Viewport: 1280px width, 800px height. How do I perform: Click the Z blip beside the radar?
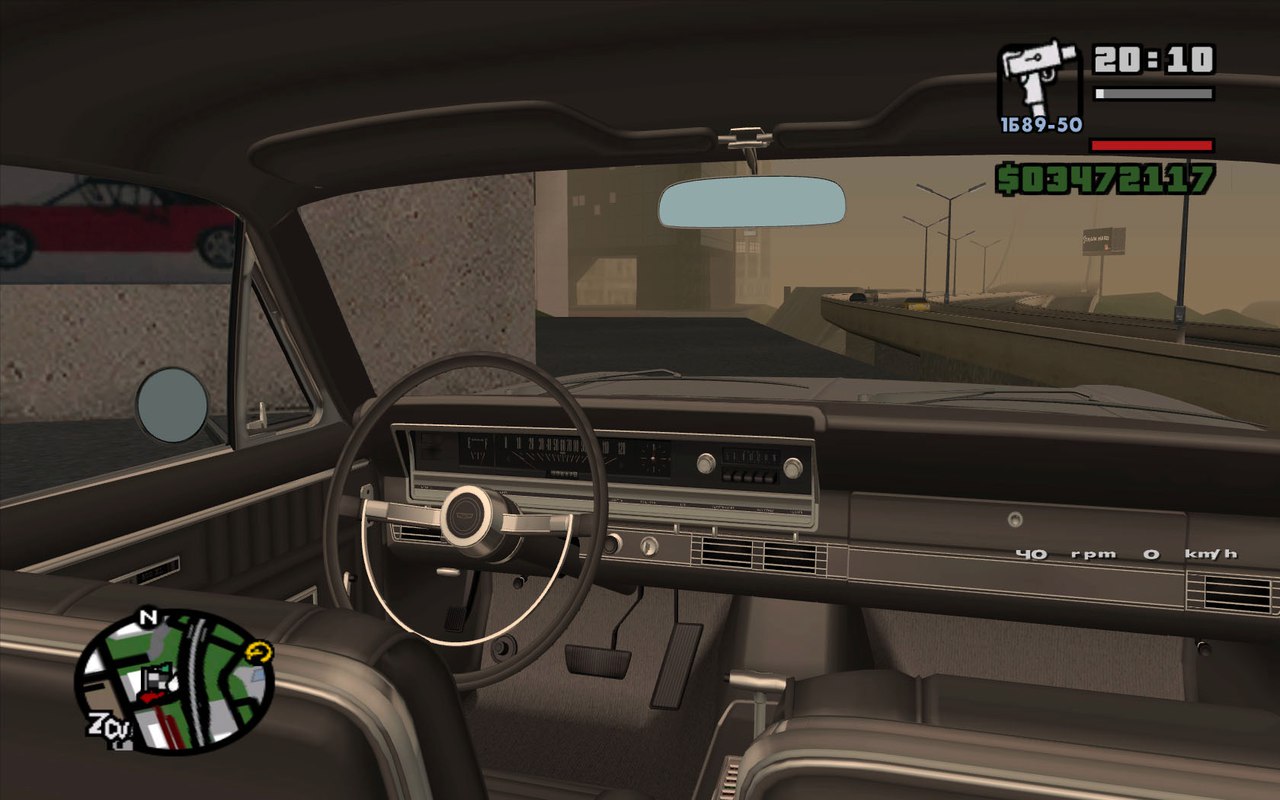(99, 722)
